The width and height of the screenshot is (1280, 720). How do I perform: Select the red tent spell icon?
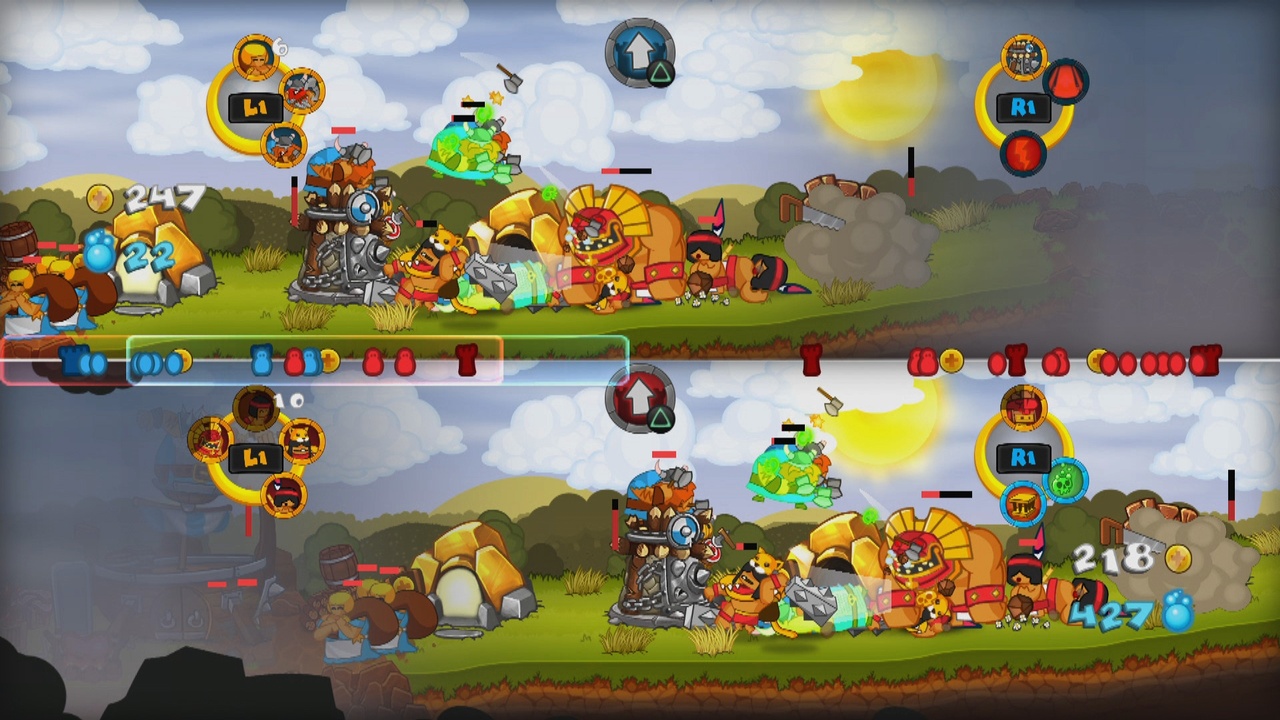[1064, 85]
